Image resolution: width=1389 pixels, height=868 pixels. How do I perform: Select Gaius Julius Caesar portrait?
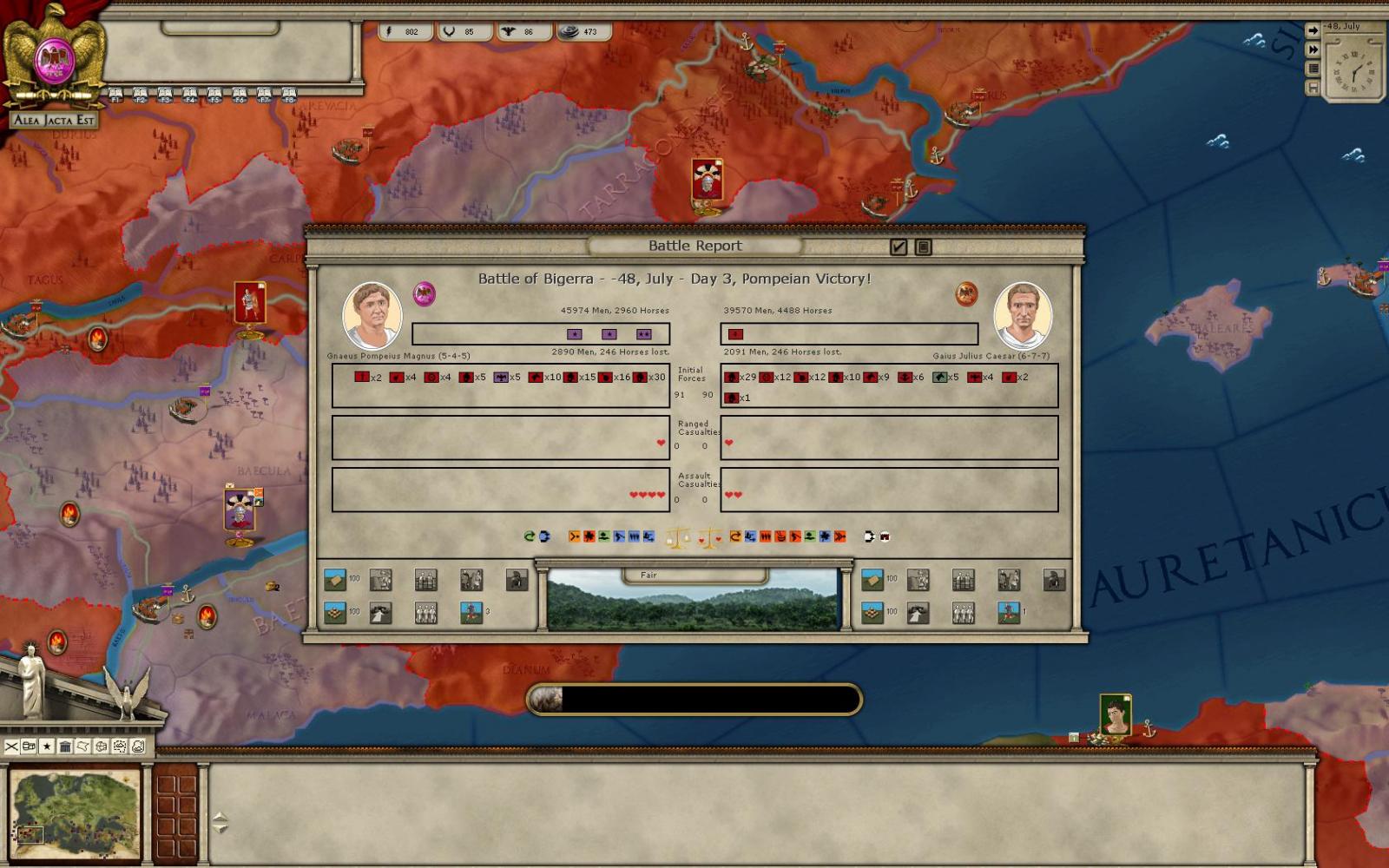tap(1023, 315)
